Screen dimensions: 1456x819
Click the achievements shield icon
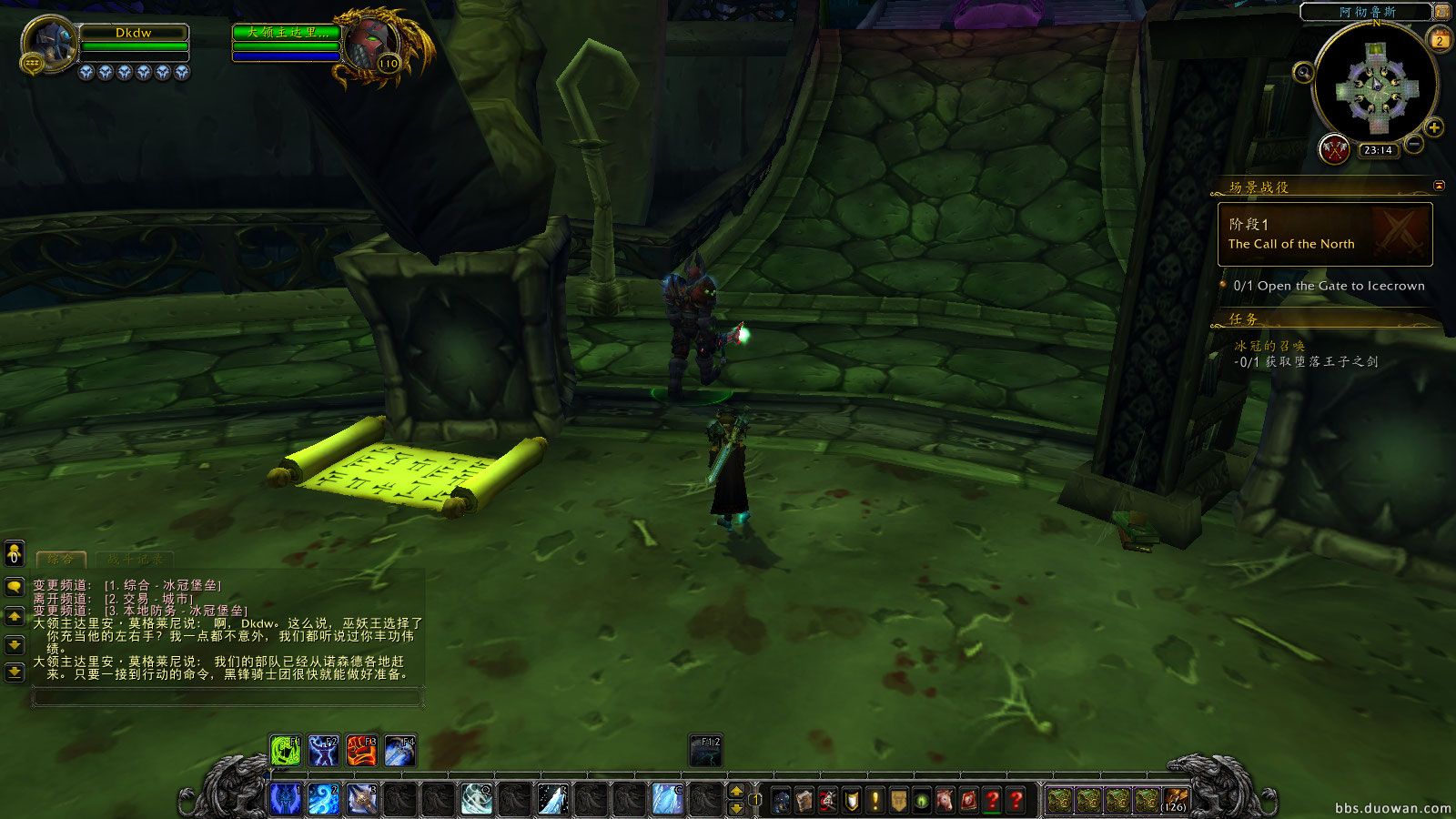[852, 801]
